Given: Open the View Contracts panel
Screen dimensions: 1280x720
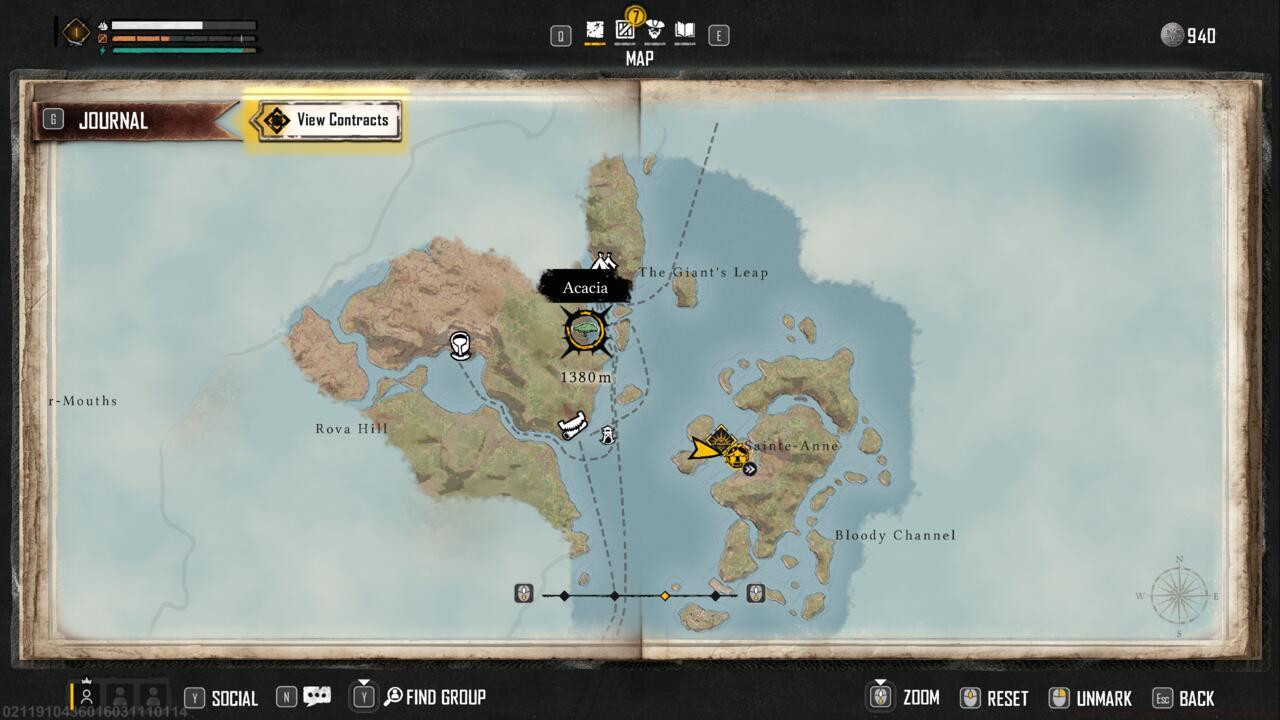Looking at the screenshot, I should (328, 120).
